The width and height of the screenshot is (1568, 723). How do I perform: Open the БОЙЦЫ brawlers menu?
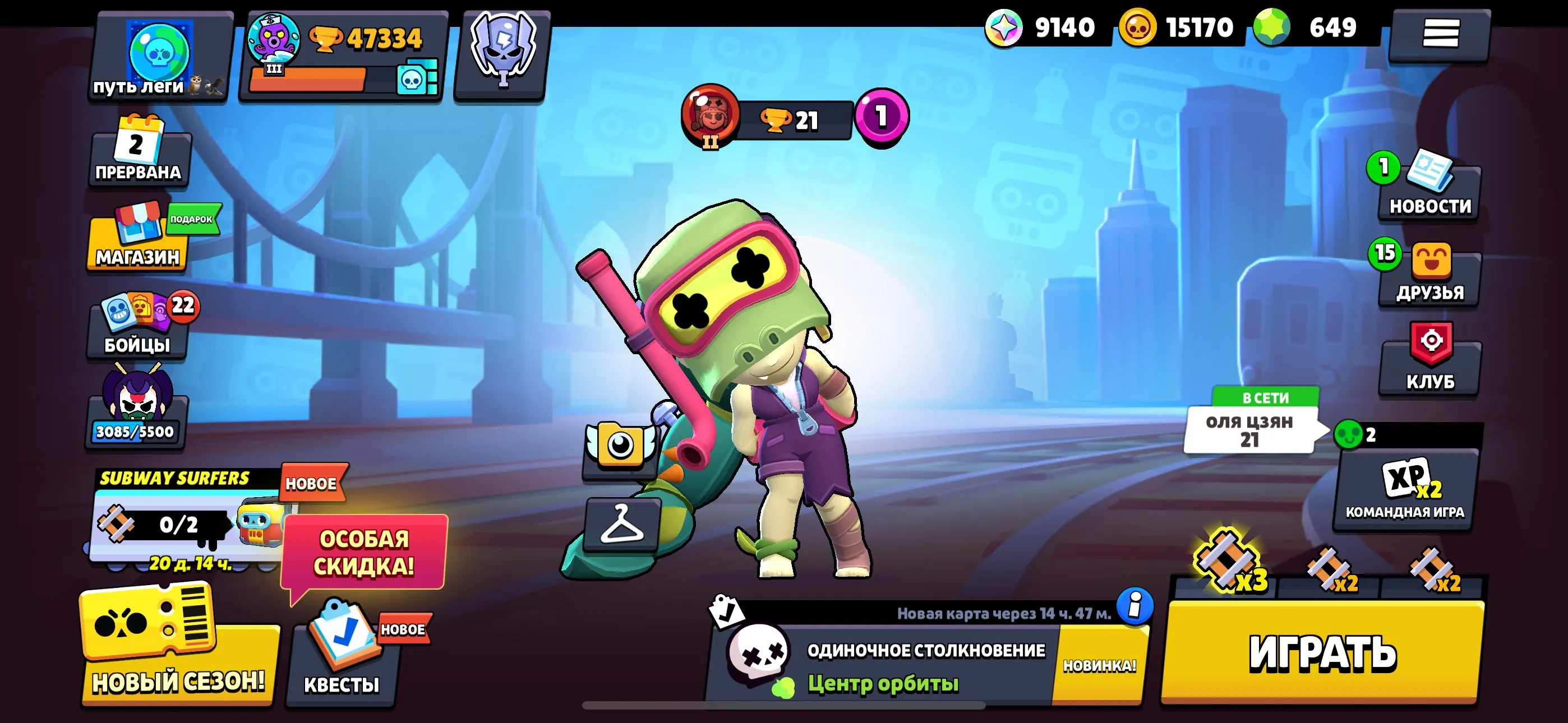pos(137,328)
